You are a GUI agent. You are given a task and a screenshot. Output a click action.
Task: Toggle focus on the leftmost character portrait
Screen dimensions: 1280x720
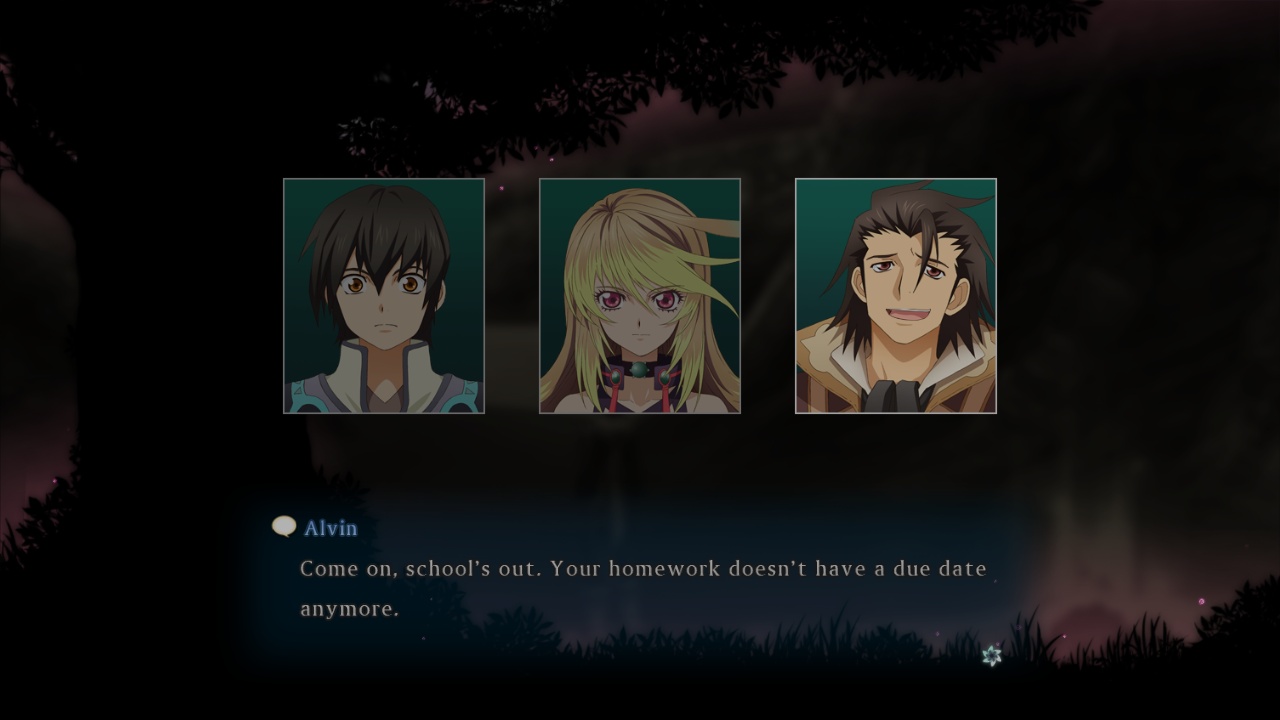click(x=384, y=295)
